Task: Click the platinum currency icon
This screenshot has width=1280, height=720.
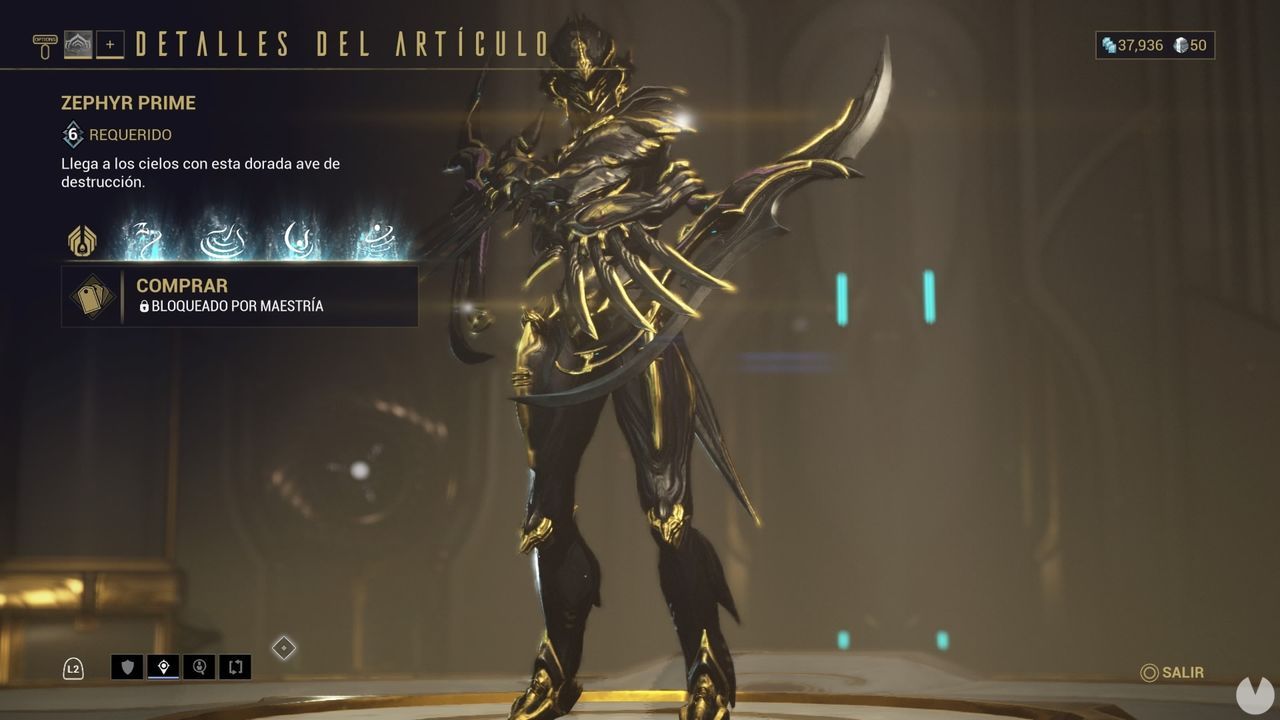Action: pyautogui.click(x=1108, y=45)
